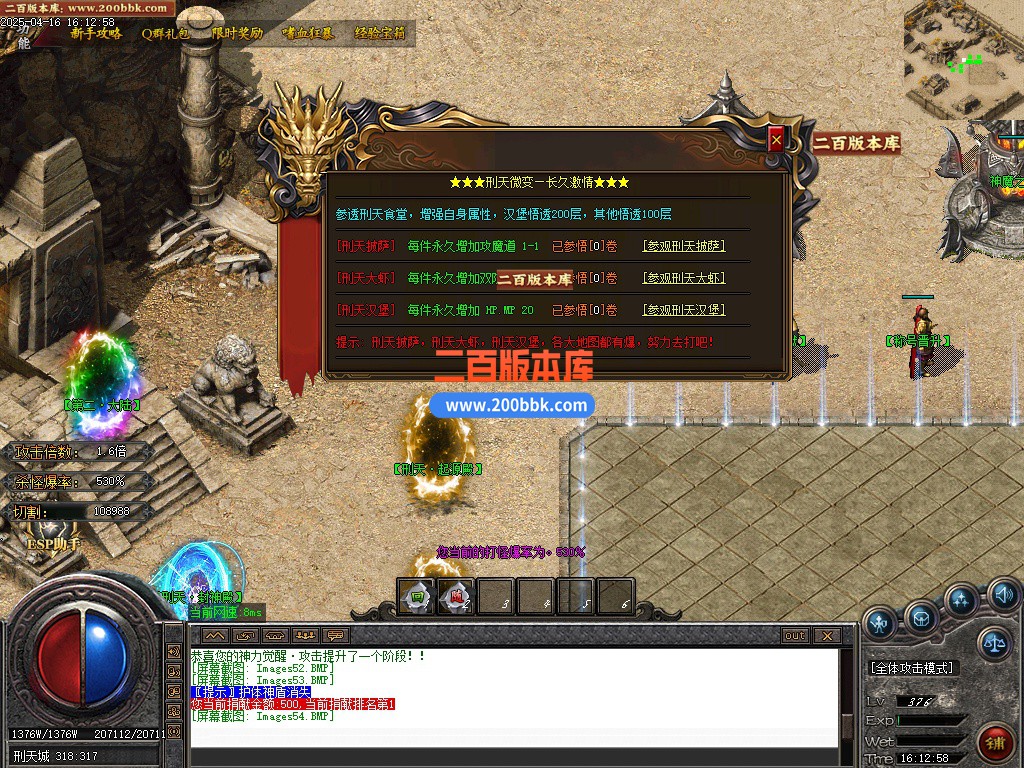Show the 限时奖励 rewards
Image resolution: width=1024 pixels, height=768 pixels.
point(237,33)
